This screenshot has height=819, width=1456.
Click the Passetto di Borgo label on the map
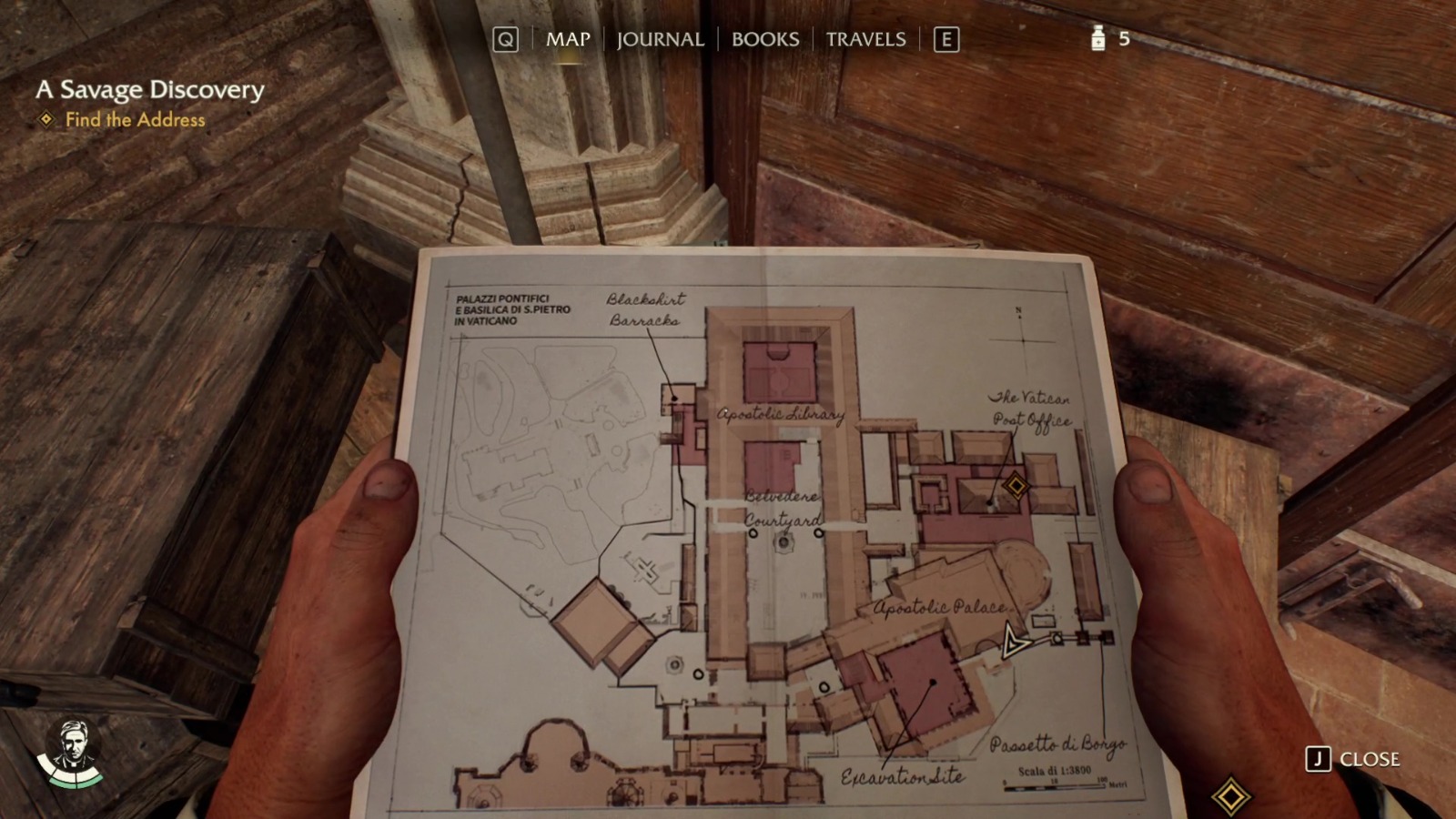[1058, 744]
